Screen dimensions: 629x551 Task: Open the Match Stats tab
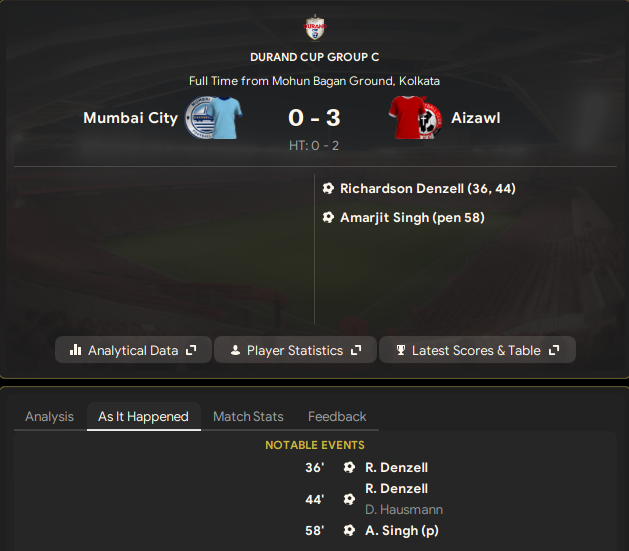(x=248, y=416)
